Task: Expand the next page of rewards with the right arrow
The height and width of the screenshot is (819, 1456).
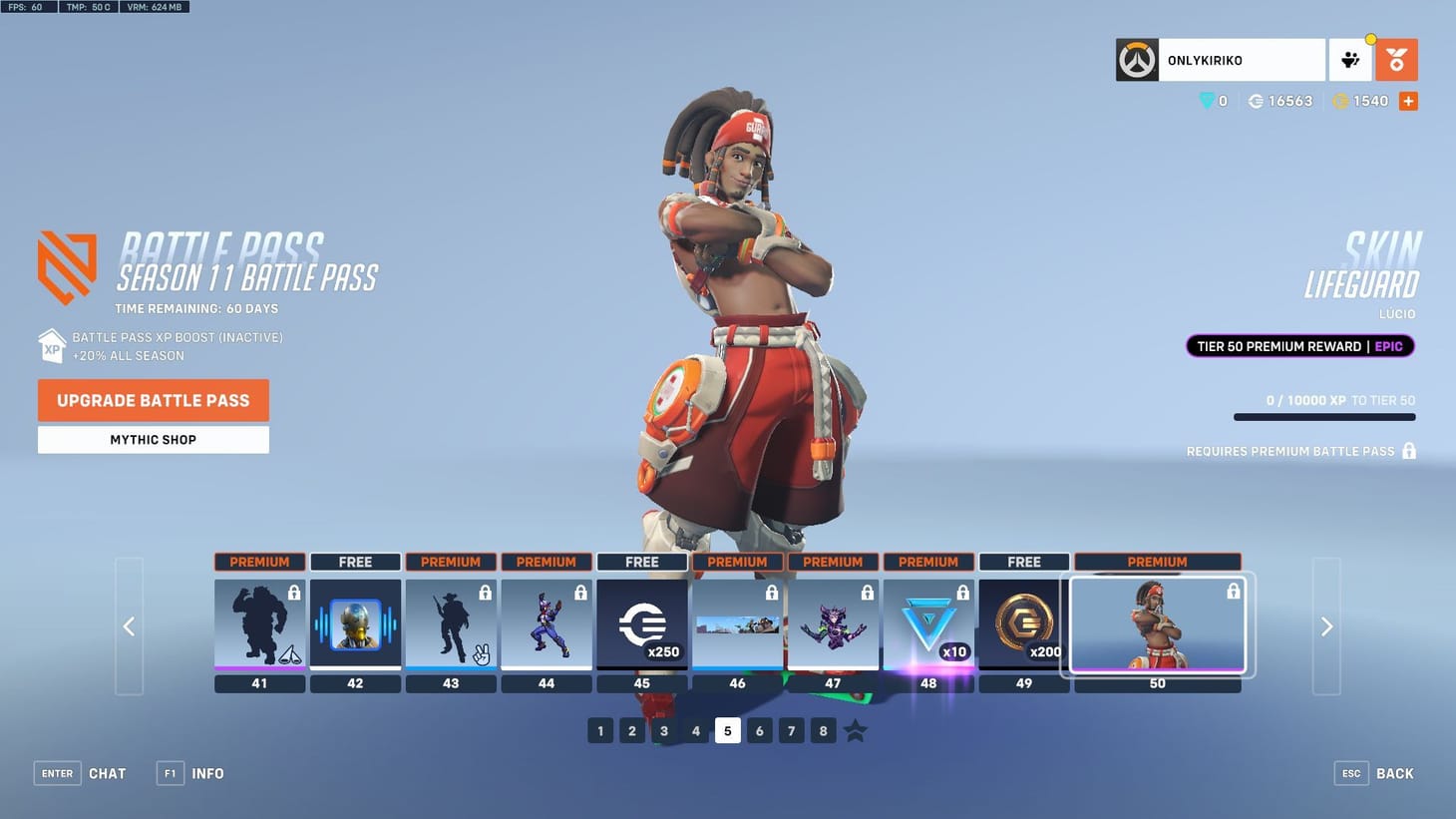Action: tap(1326, 626)
